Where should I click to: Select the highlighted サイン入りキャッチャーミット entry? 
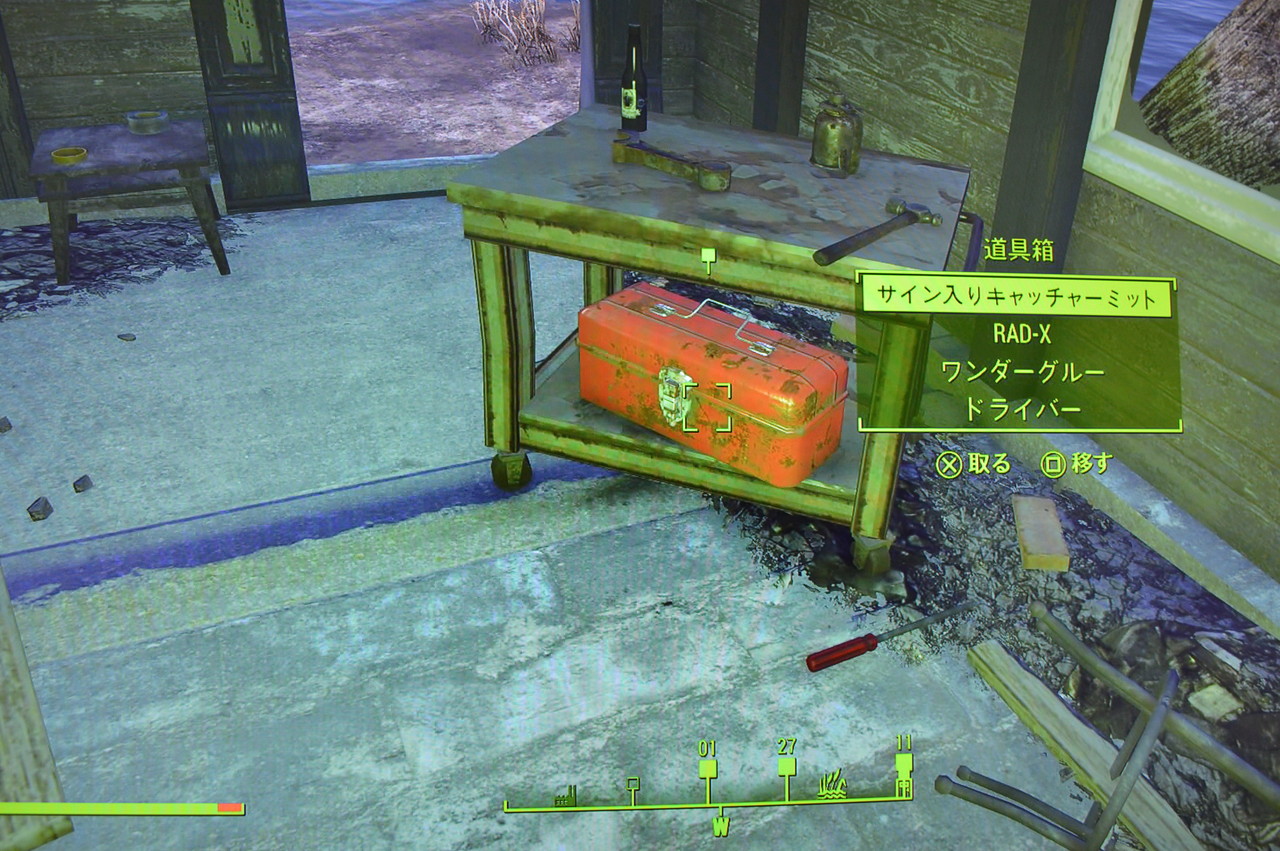1019,295
